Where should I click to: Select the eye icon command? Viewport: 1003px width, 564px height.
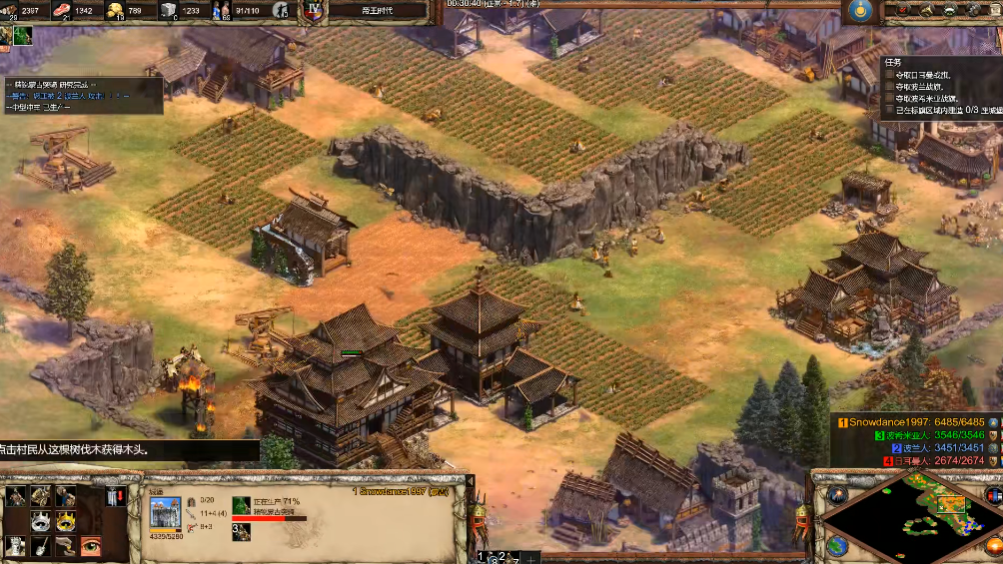91,545
